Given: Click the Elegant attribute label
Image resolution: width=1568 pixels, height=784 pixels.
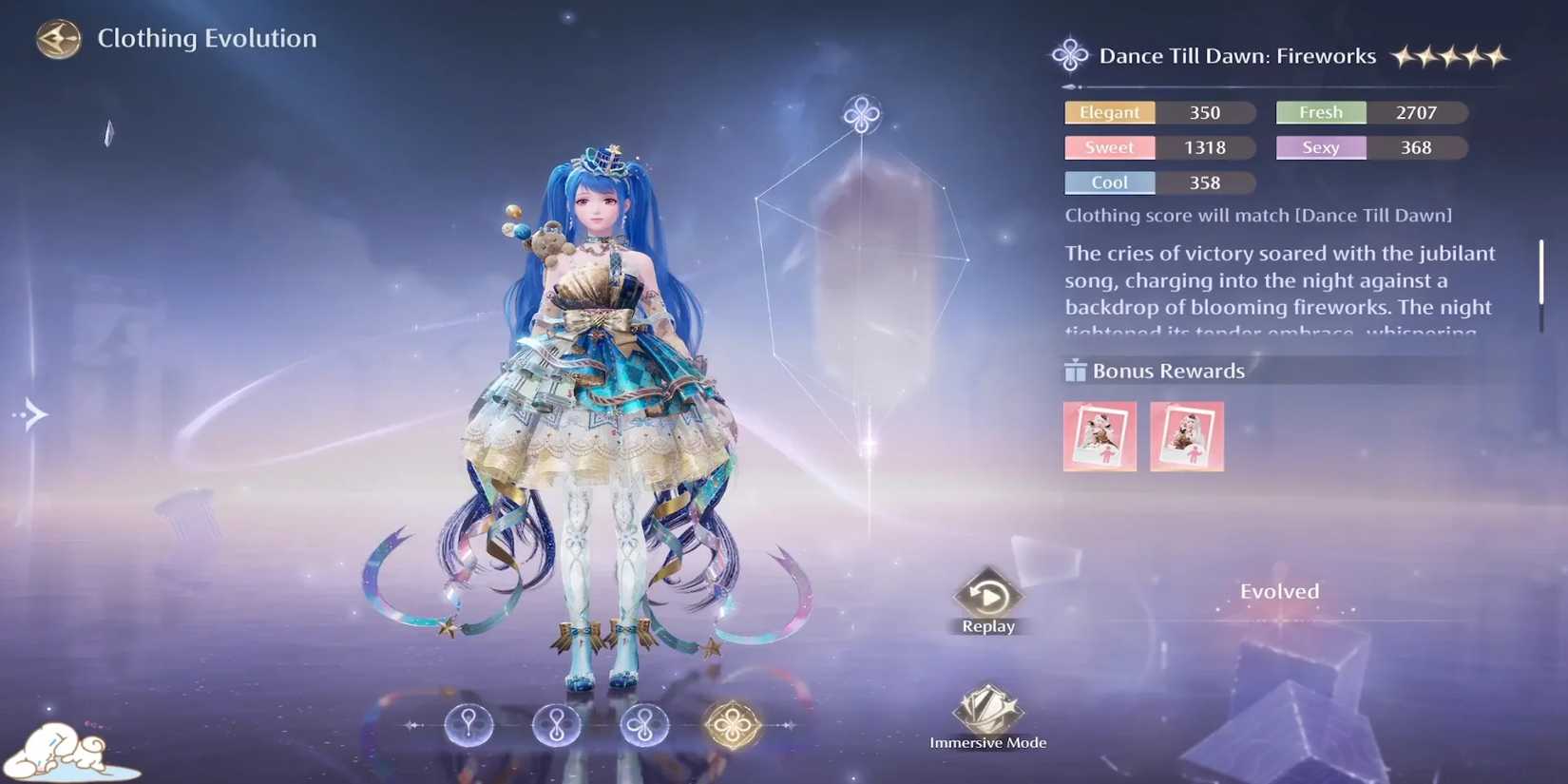Looking at the screenshot, I should click(1108, 112).
